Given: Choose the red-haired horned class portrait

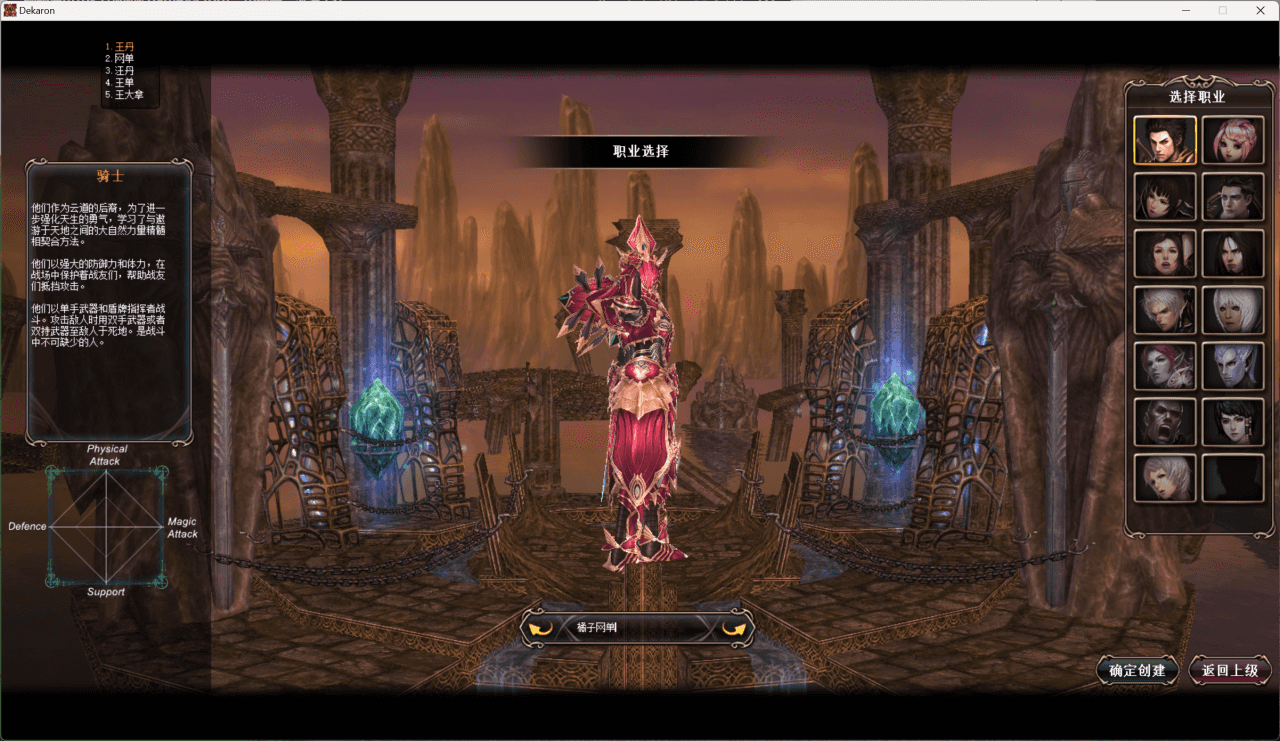Looking at the screenshot, I should [1165, 365].
